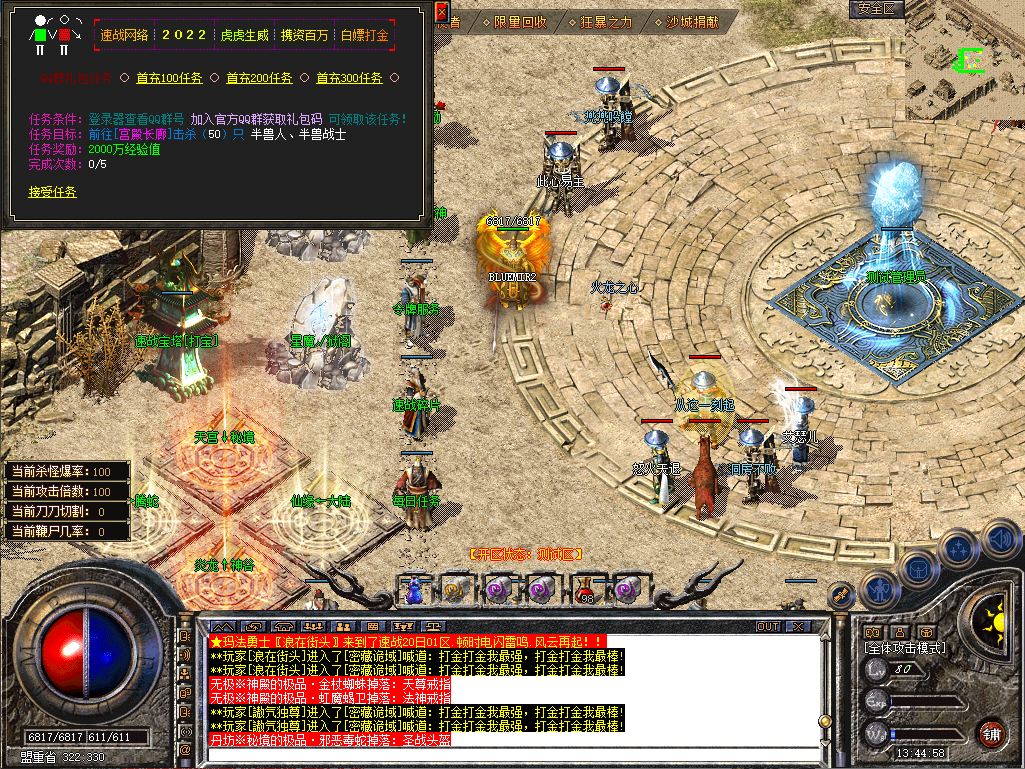Viewport: 1025px width, 769px height.
Task: Click the minimap in the corner
Action: point(964,65)
